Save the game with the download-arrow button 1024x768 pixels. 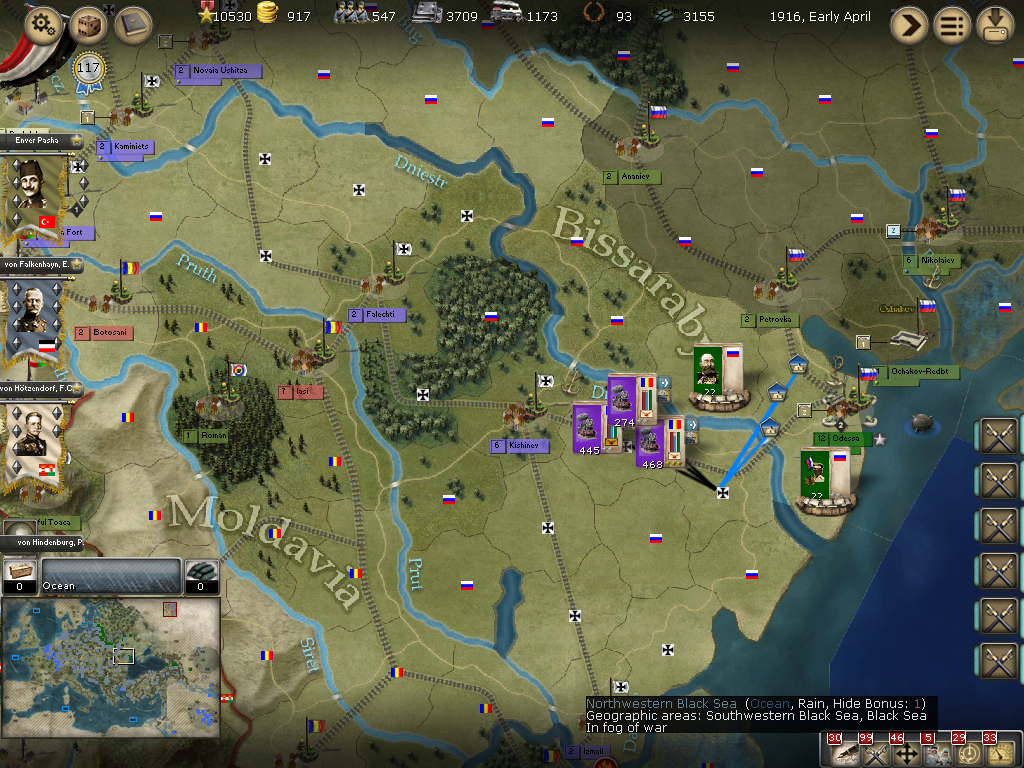click(995, 26)
